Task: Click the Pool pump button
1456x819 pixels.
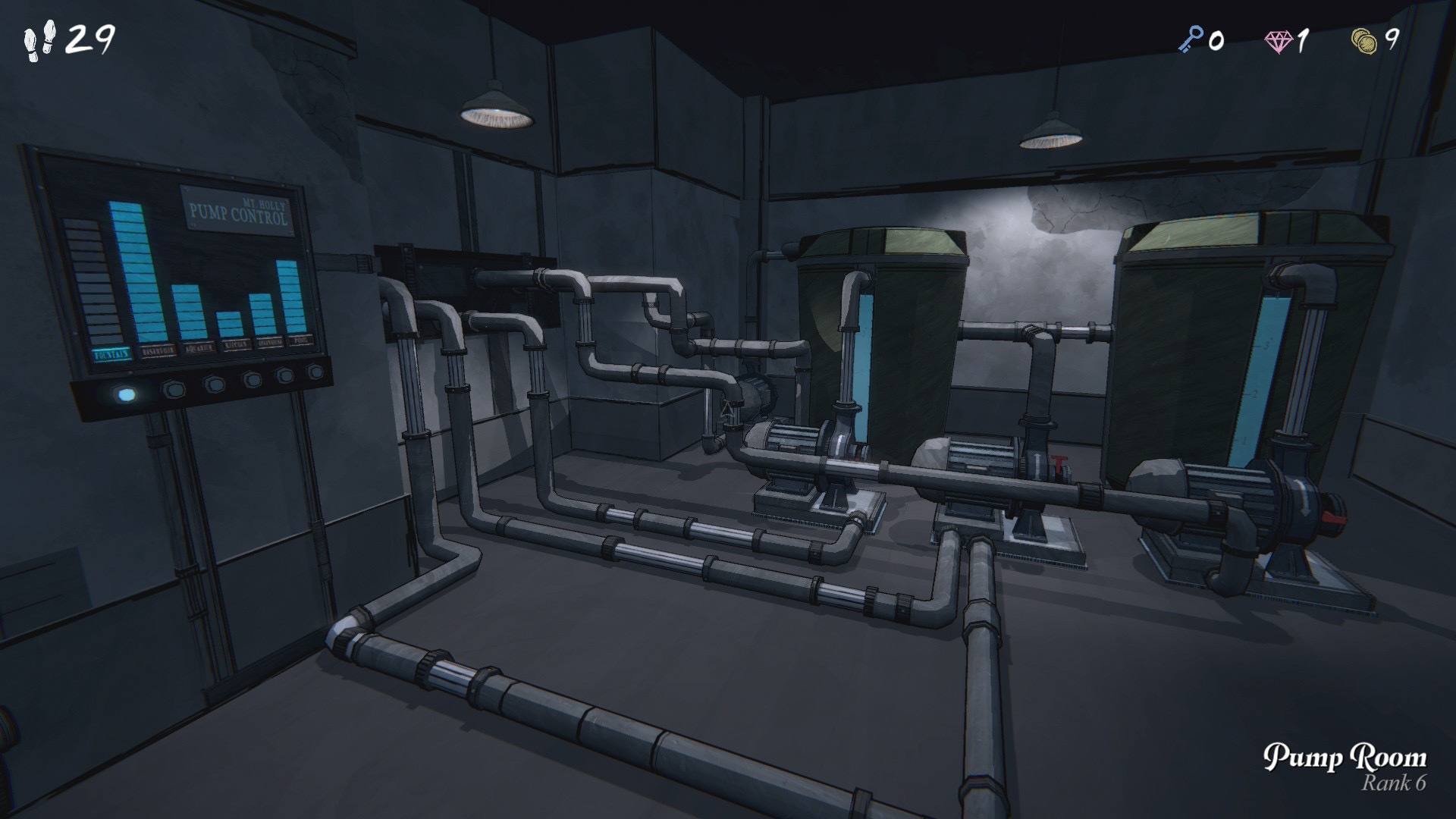Action: coord(315,372)
